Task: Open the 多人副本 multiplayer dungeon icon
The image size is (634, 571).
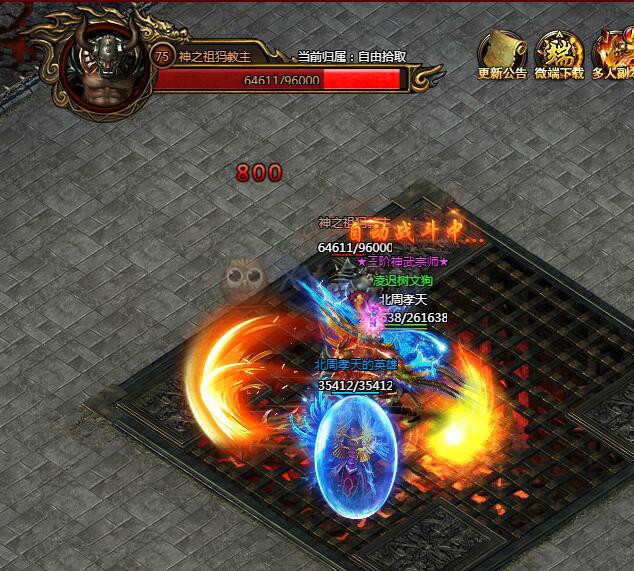Action: click(x=614, y=52)
